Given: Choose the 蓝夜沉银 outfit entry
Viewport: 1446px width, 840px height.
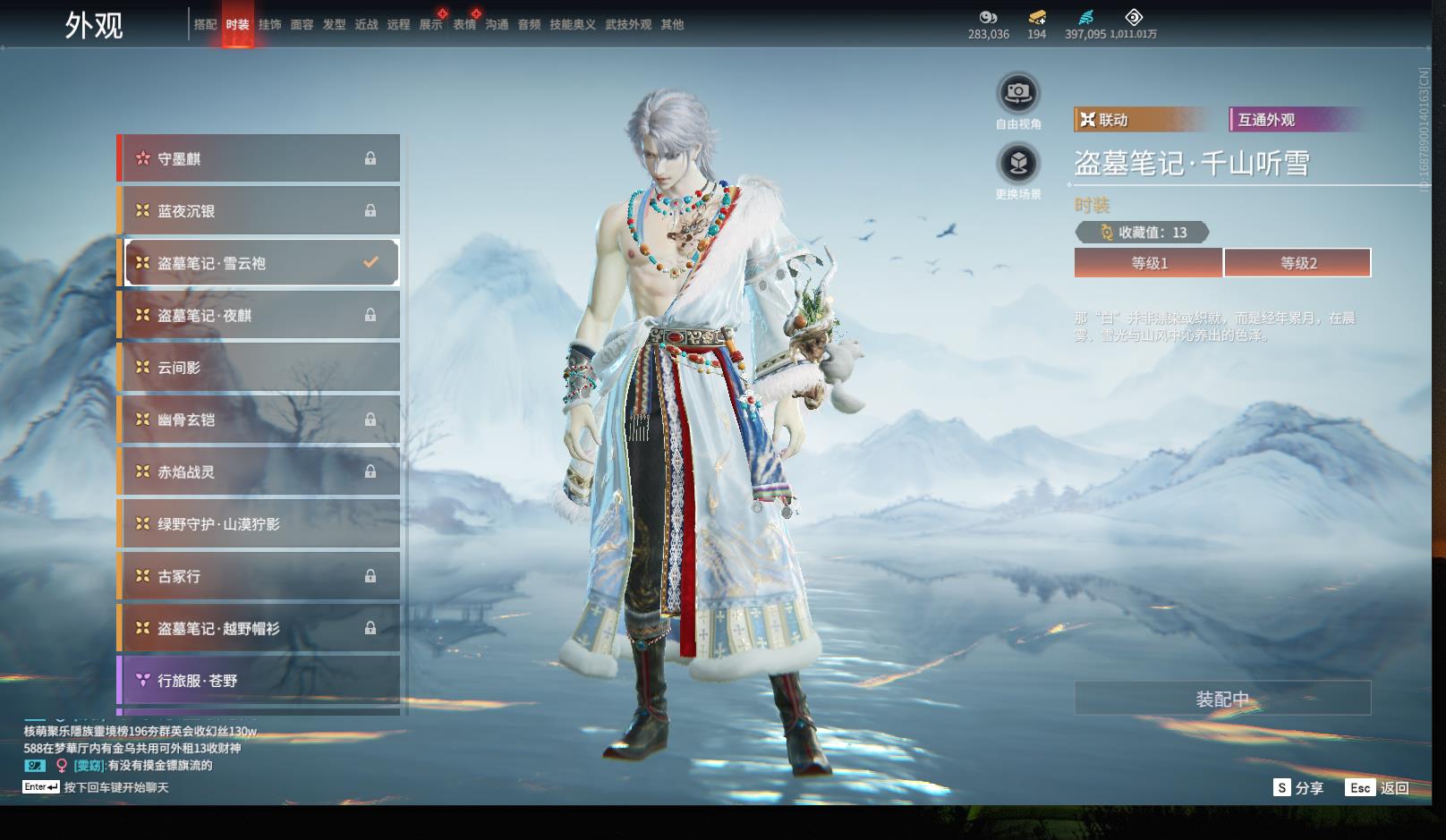Looking at the screenshot, I should [259, 211].
